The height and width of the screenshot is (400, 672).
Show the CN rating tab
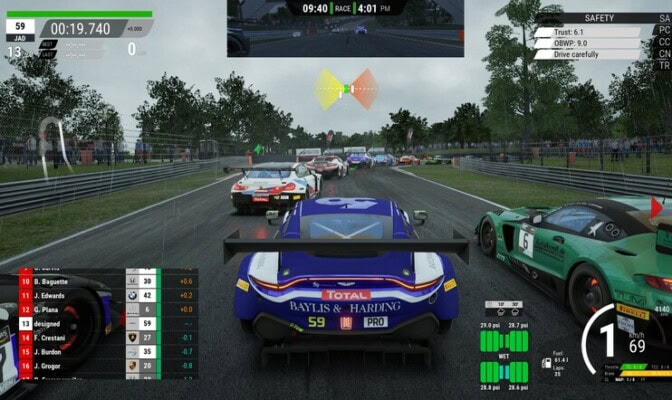click(x=663, y=54)
